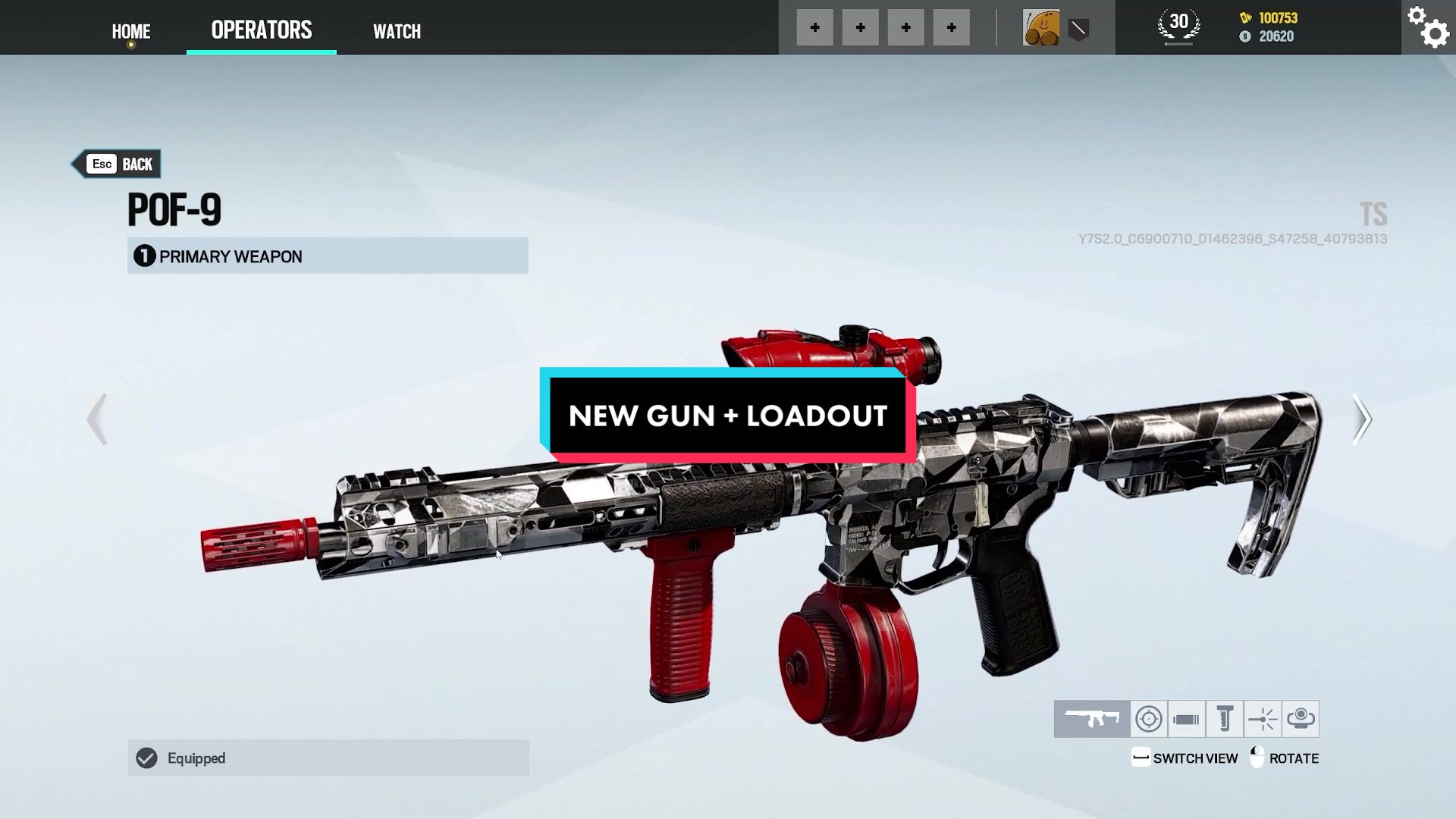Open the Operators tab
Viewport: 1456px width, 819px height.
tap(261, 30)
